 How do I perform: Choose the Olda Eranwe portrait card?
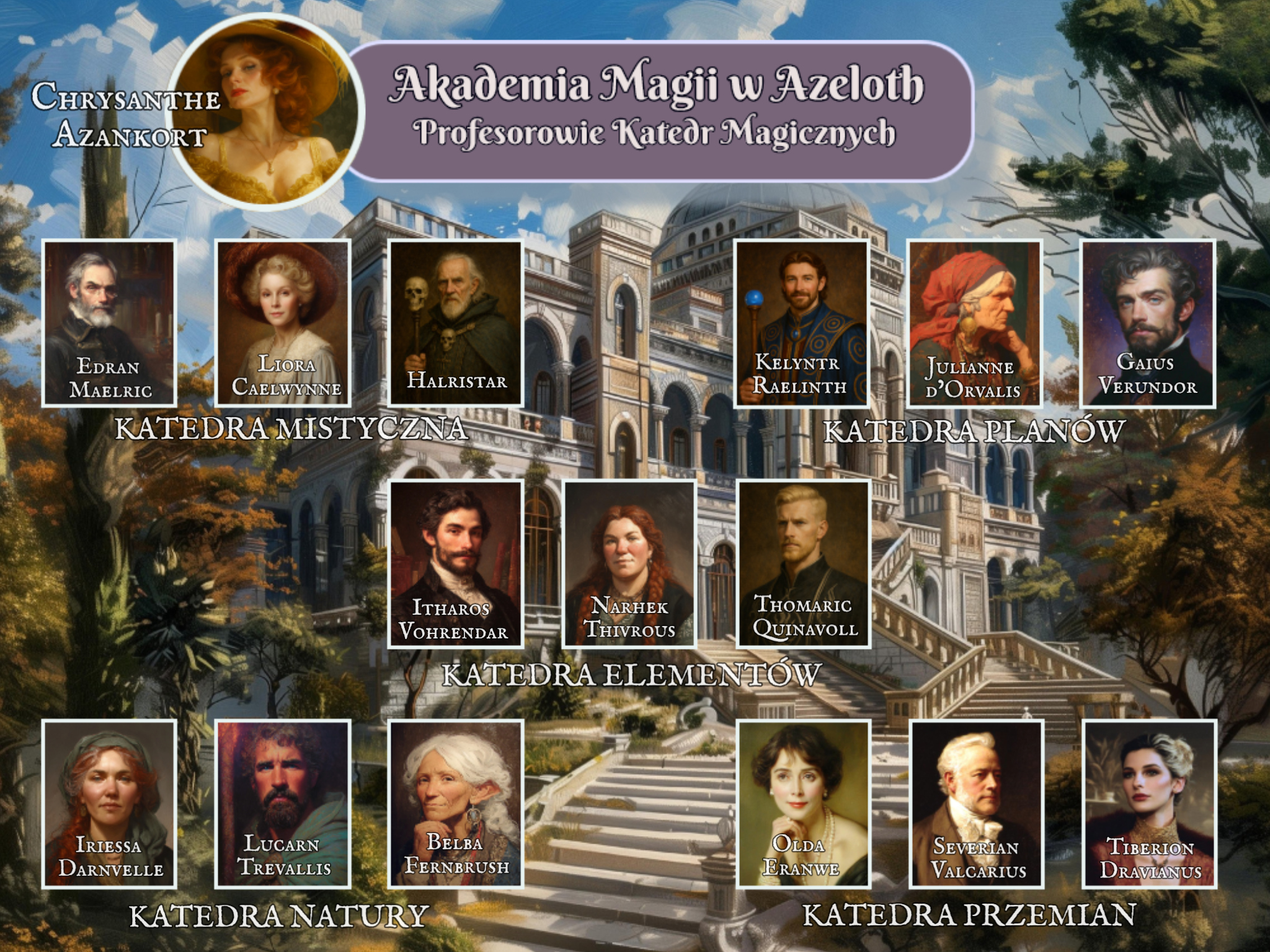pos(804,803)
